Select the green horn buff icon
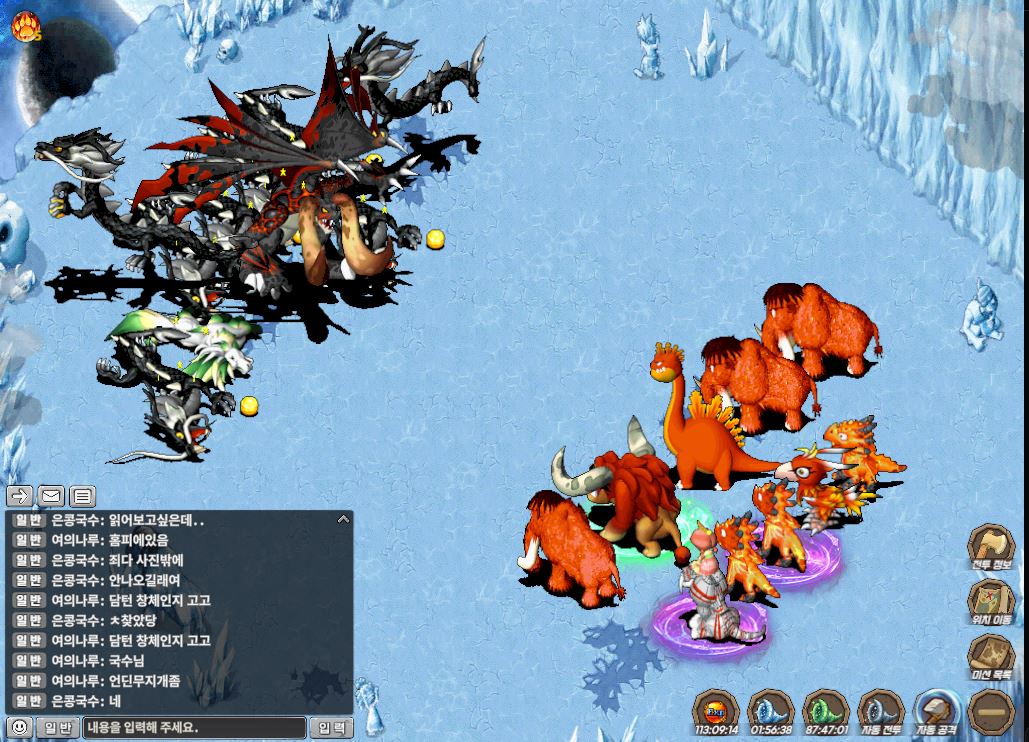1029x742 pixels. (x=825, y=712)
